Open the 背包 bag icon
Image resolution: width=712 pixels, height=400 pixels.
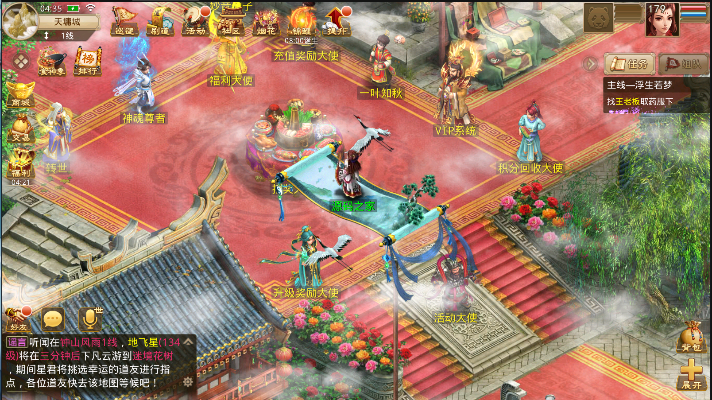point(691,338)
